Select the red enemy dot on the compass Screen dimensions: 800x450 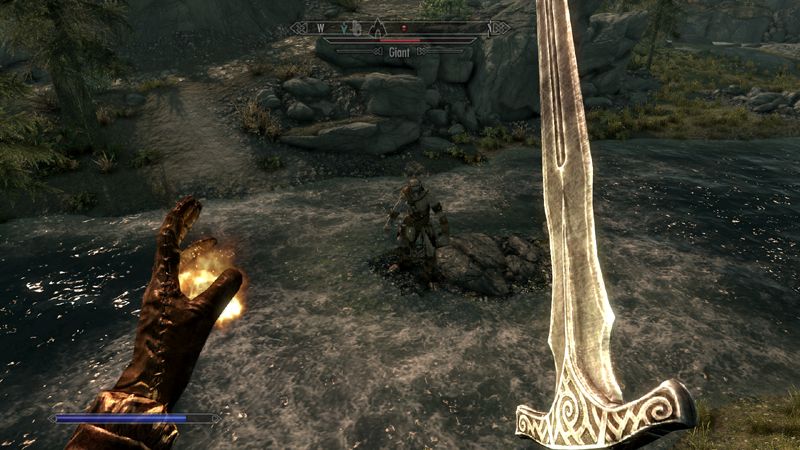click(403, 28)
